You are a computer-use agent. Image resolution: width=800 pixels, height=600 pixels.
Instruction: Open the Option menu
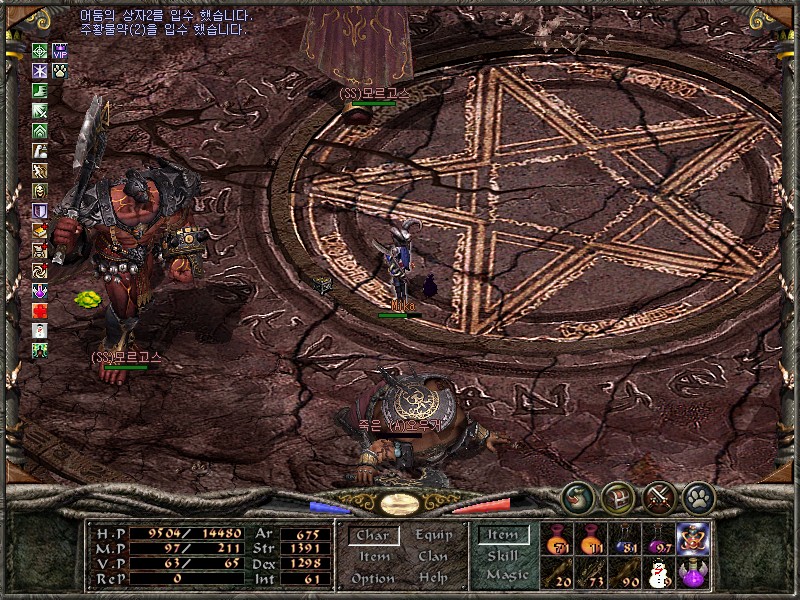coord(372,578)
